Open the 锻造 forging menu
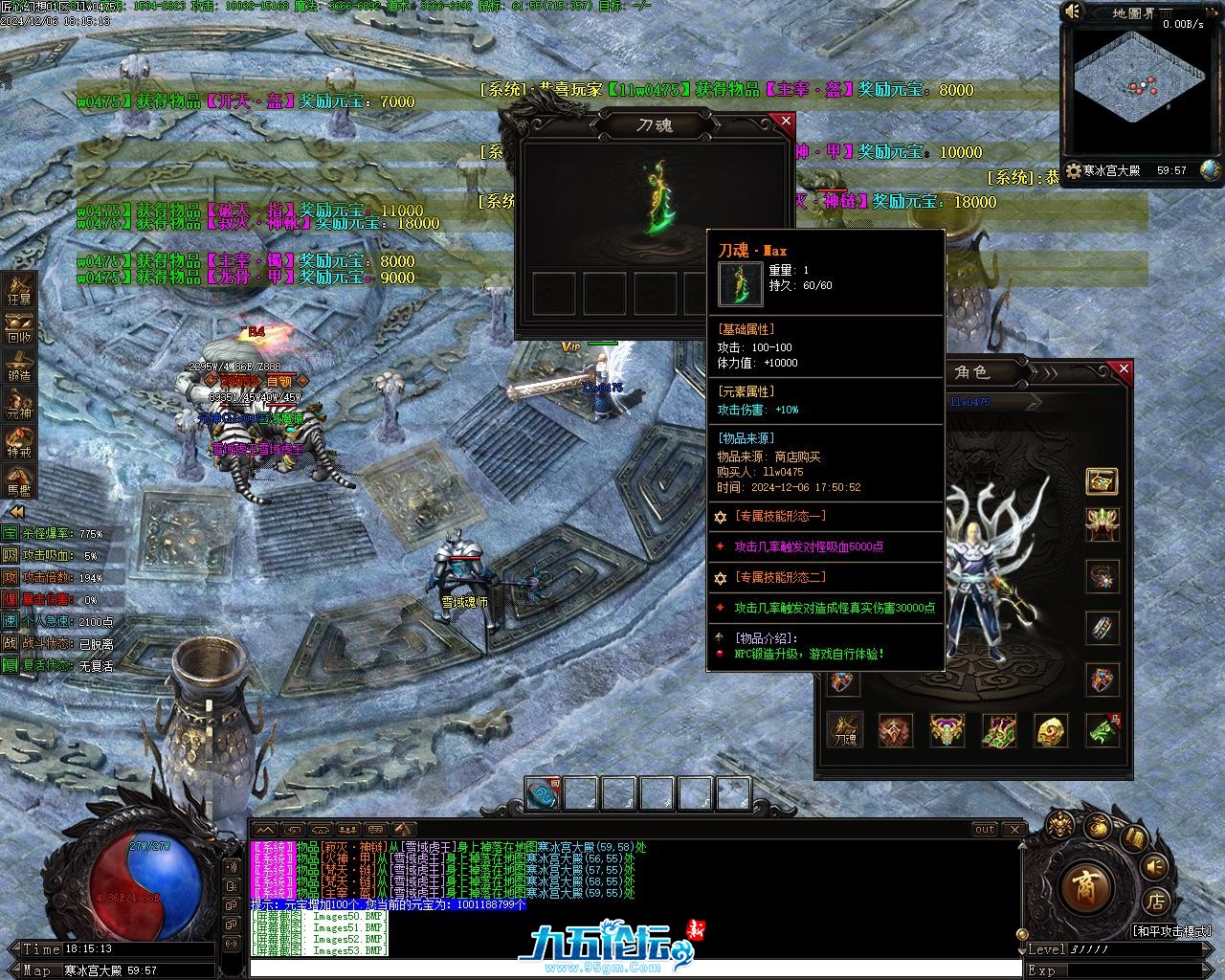Viewport: 1225px width, 980px height. pos(19,366)
